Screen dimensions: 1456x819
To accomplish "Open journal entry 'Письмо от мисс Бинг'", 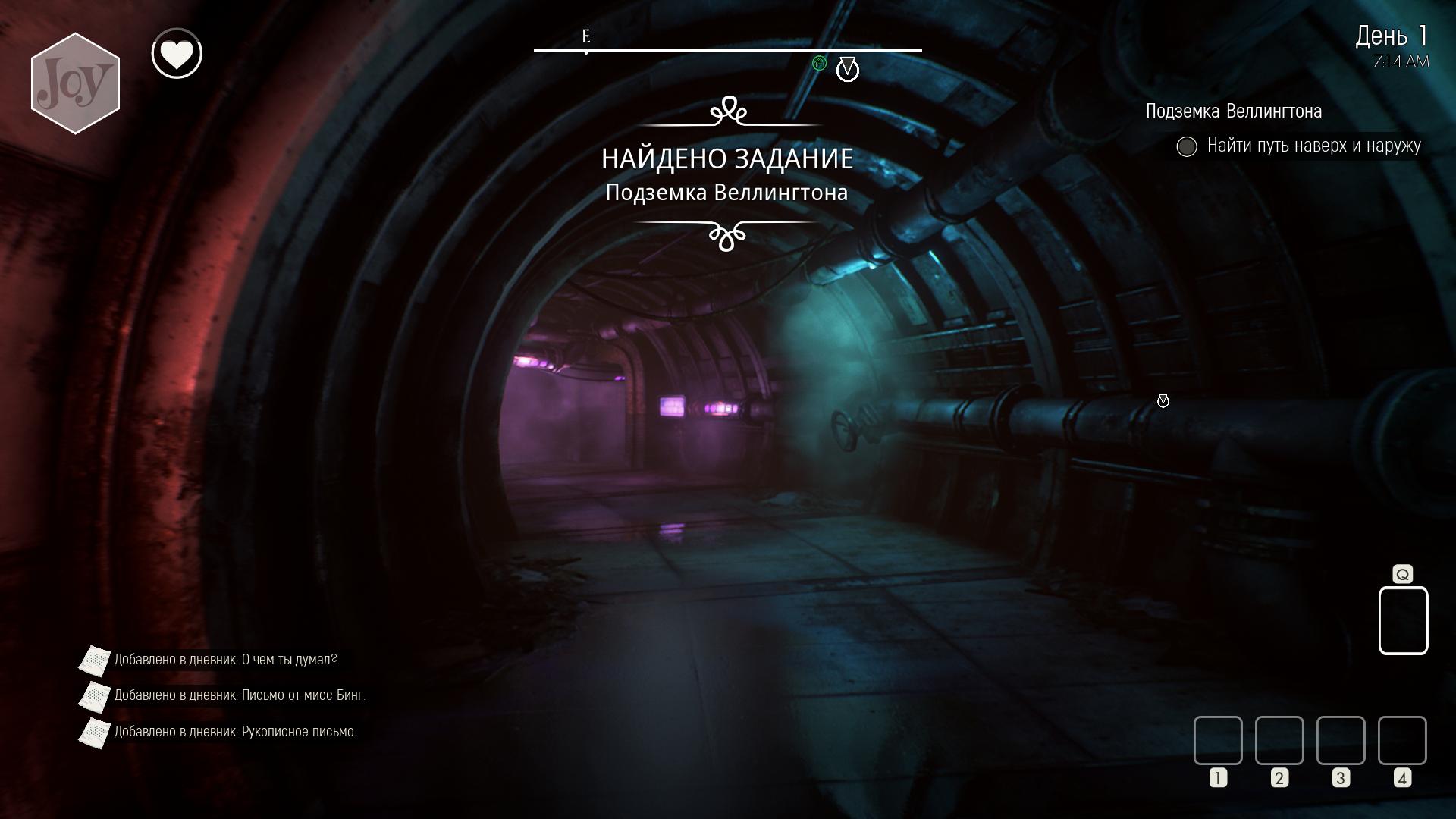I will [x=239, y=695].
